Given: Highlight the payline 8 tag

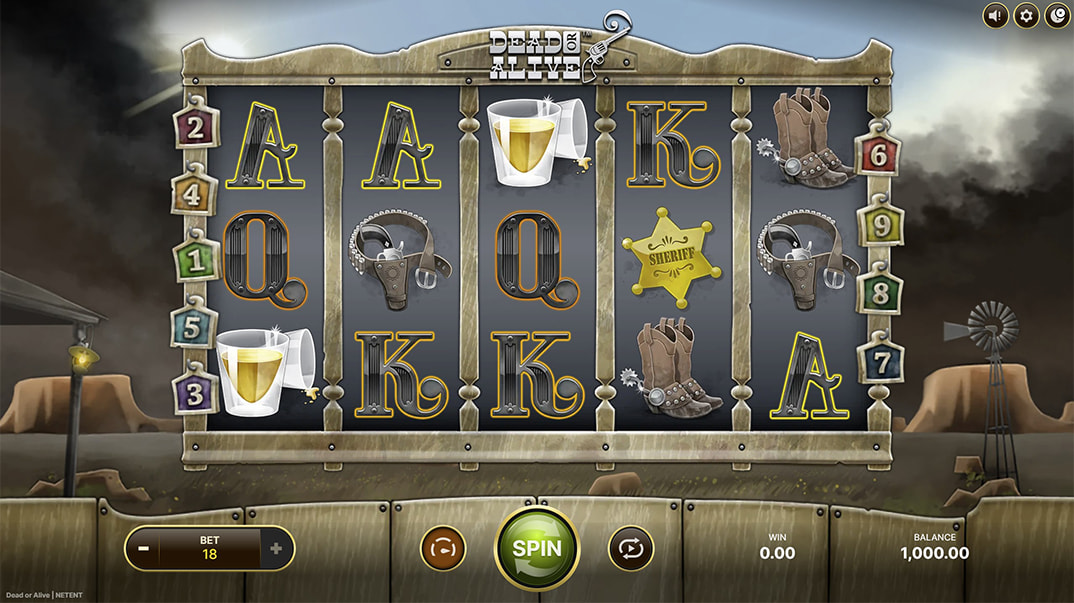Looking at the screenshot, I should (881, 295).
